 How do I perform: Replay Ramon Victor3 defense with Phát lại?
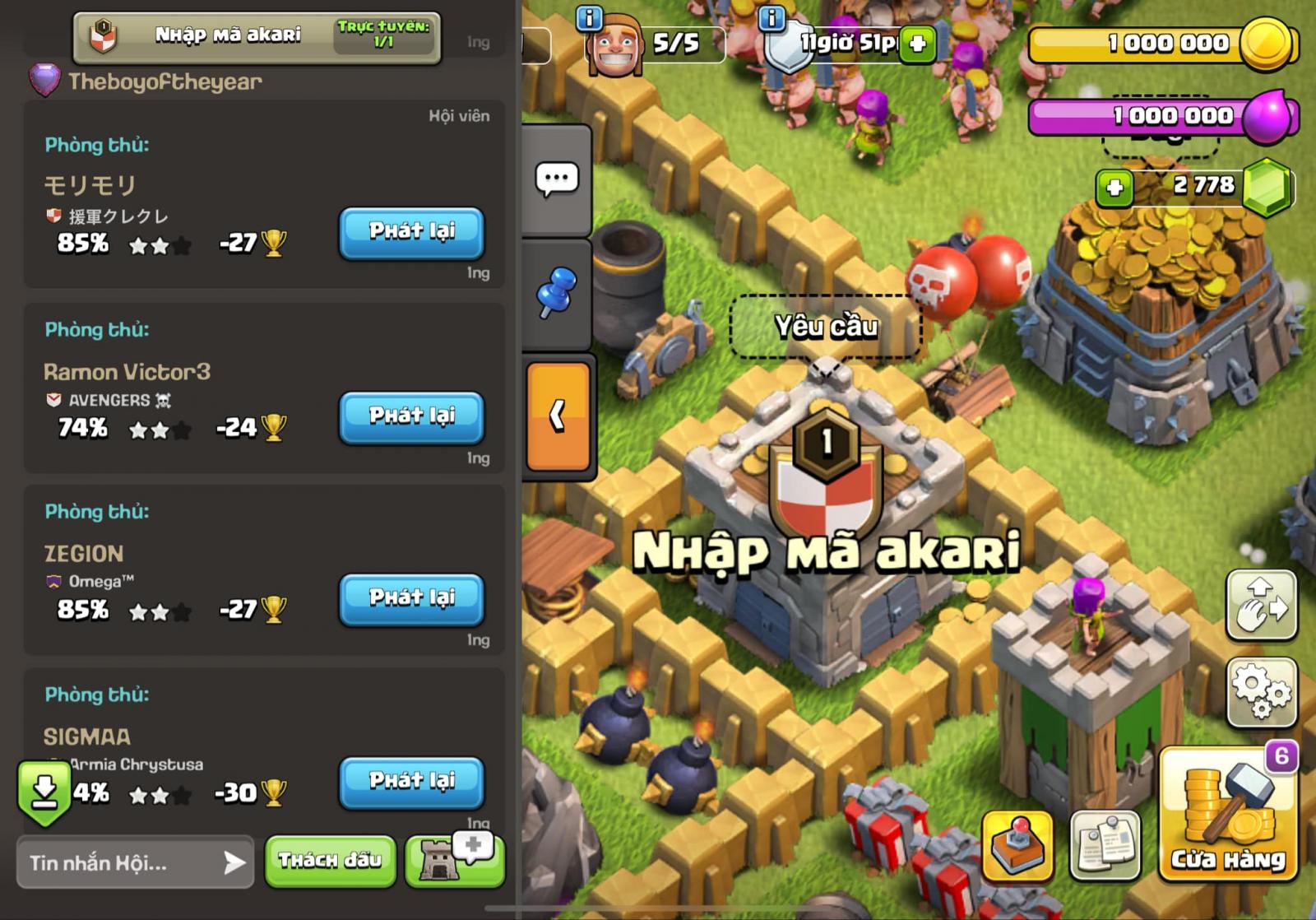click(411, 417)
